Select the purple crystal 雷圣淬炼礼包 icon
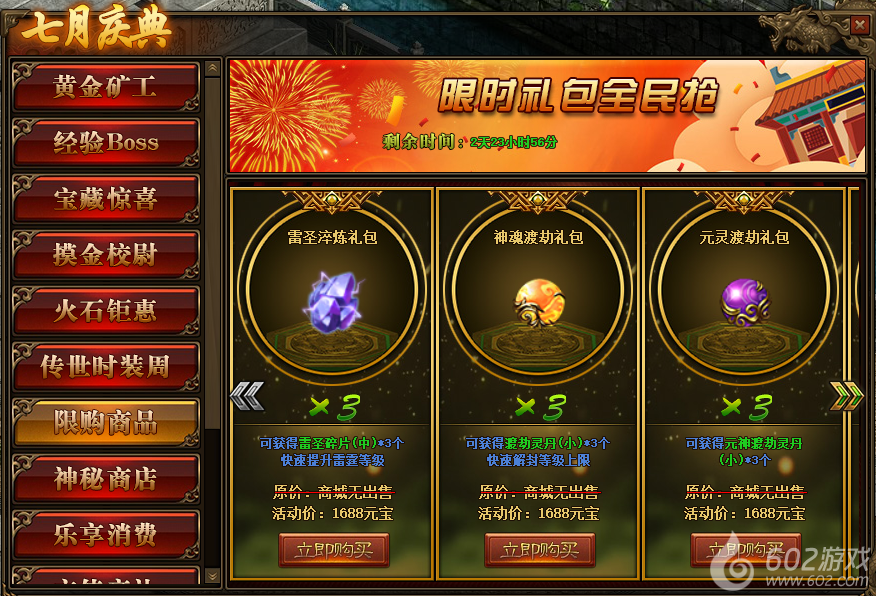Image resolution: width=876 pixels, height=596 pixels. click(x=335, y=300)
